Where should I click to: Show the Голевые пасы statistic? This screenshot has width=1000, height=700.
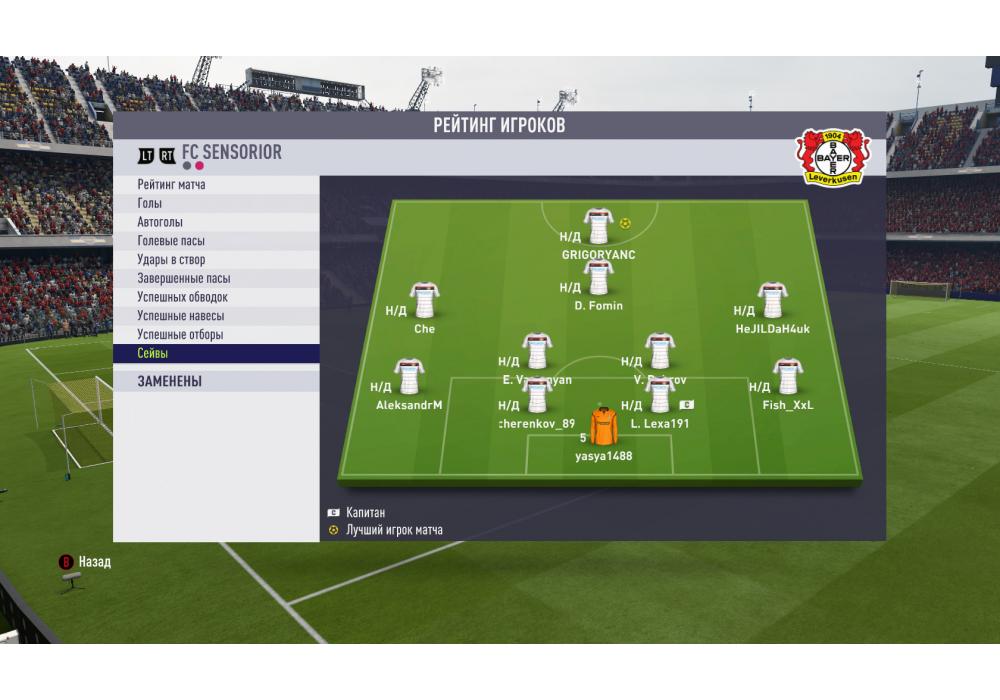[x=216, y=241]
